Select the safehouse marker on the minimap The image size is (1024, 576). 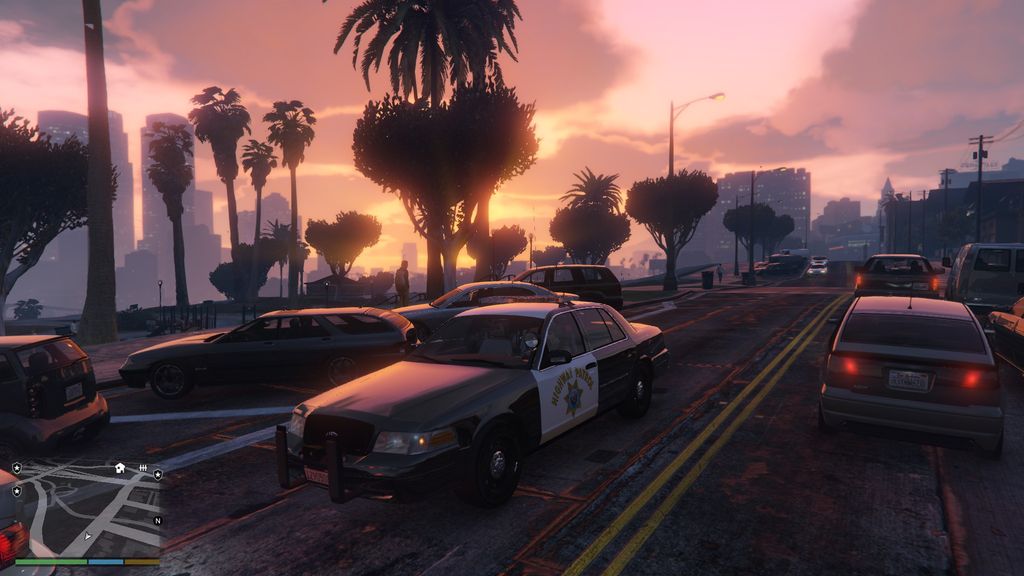pyautogui.click(x=120, y=467)
